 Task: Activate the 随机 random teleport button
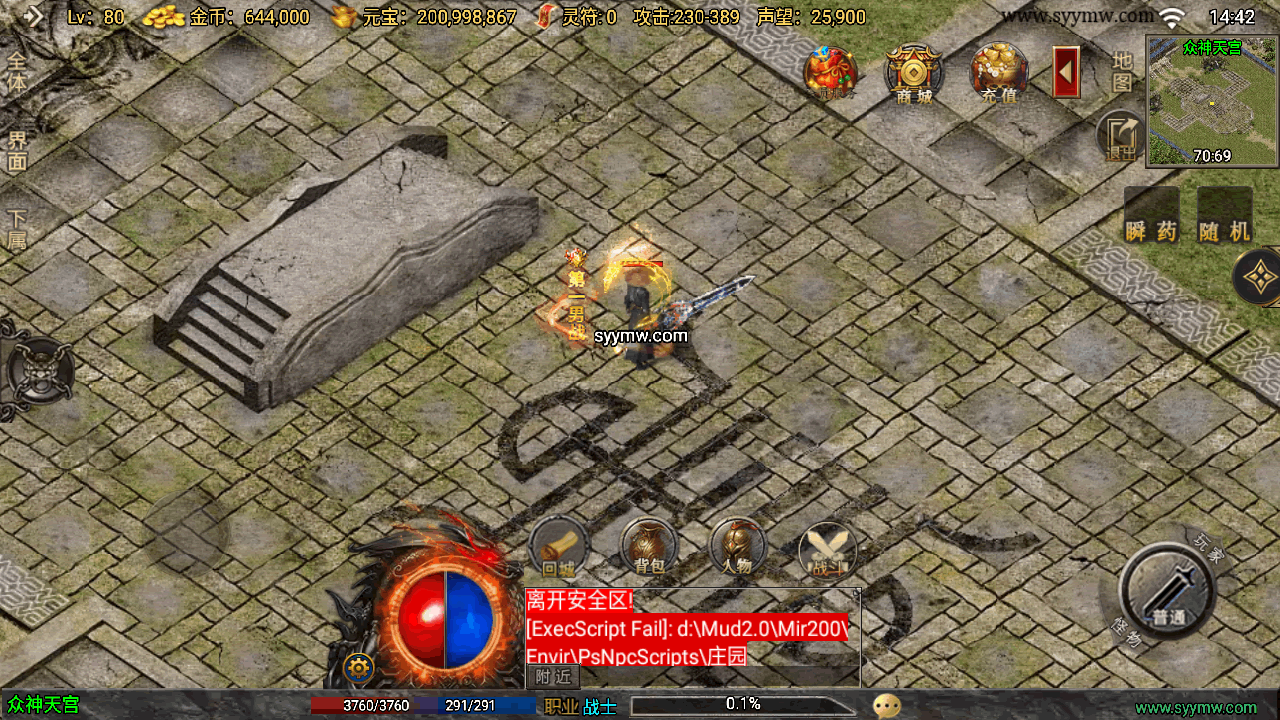[x=1225, y=216]
